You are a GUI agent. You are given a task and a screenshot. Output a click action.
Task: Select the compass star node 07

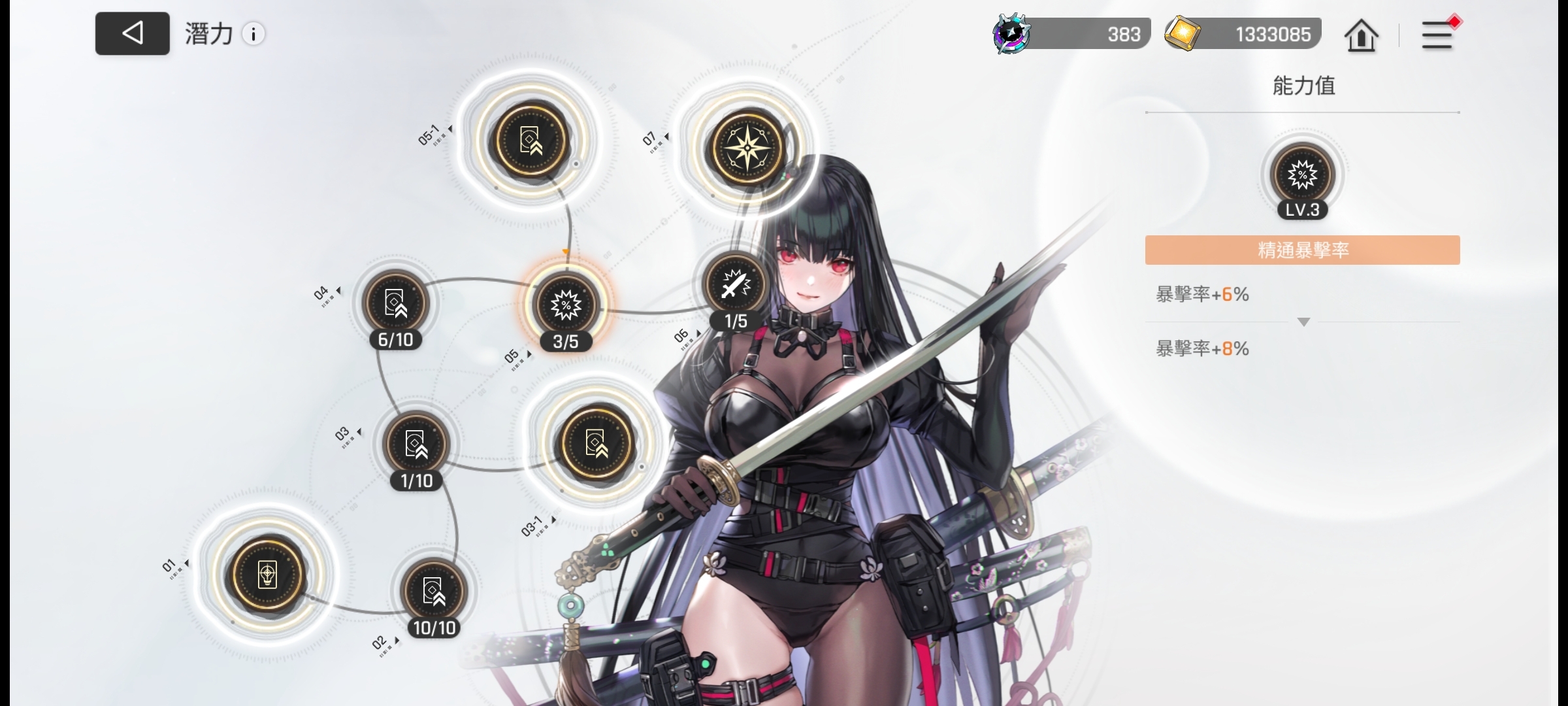click(747, 147)
